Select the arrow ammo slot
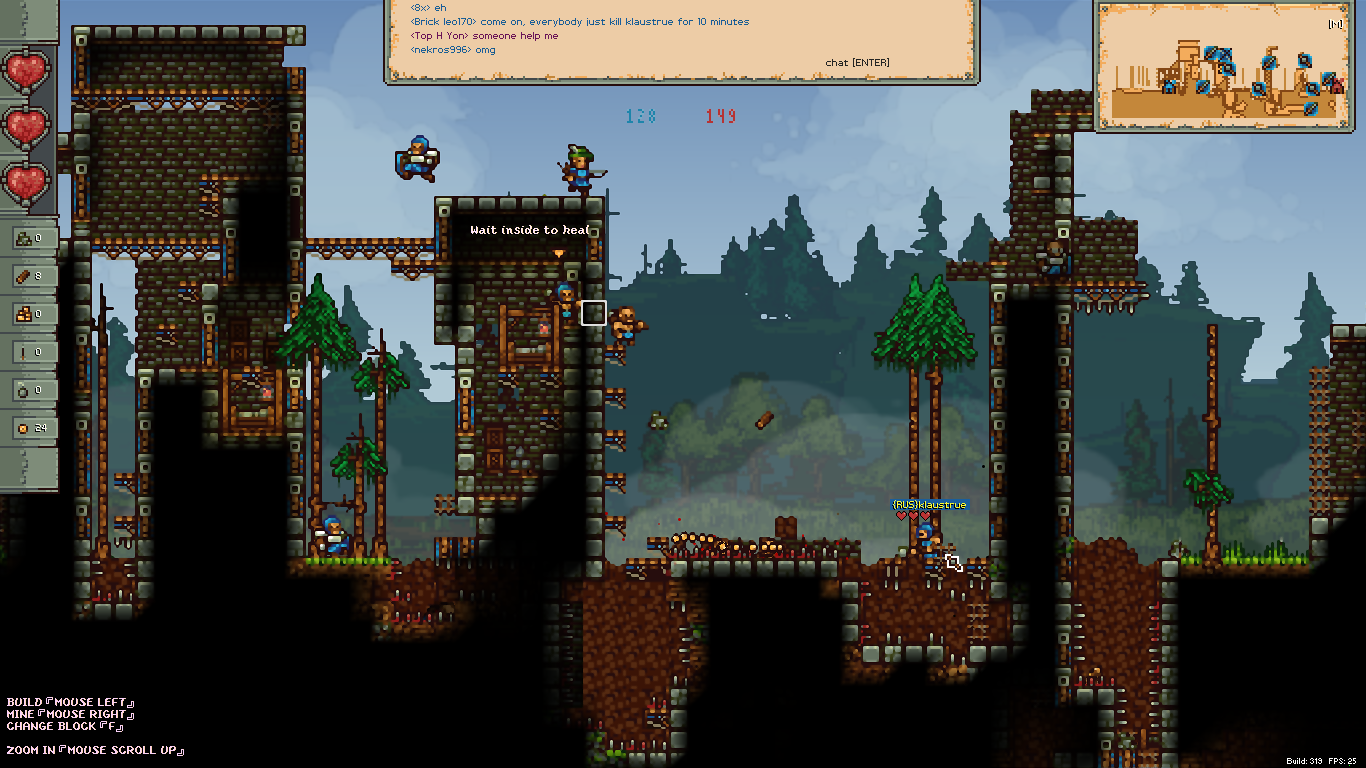 29,352
